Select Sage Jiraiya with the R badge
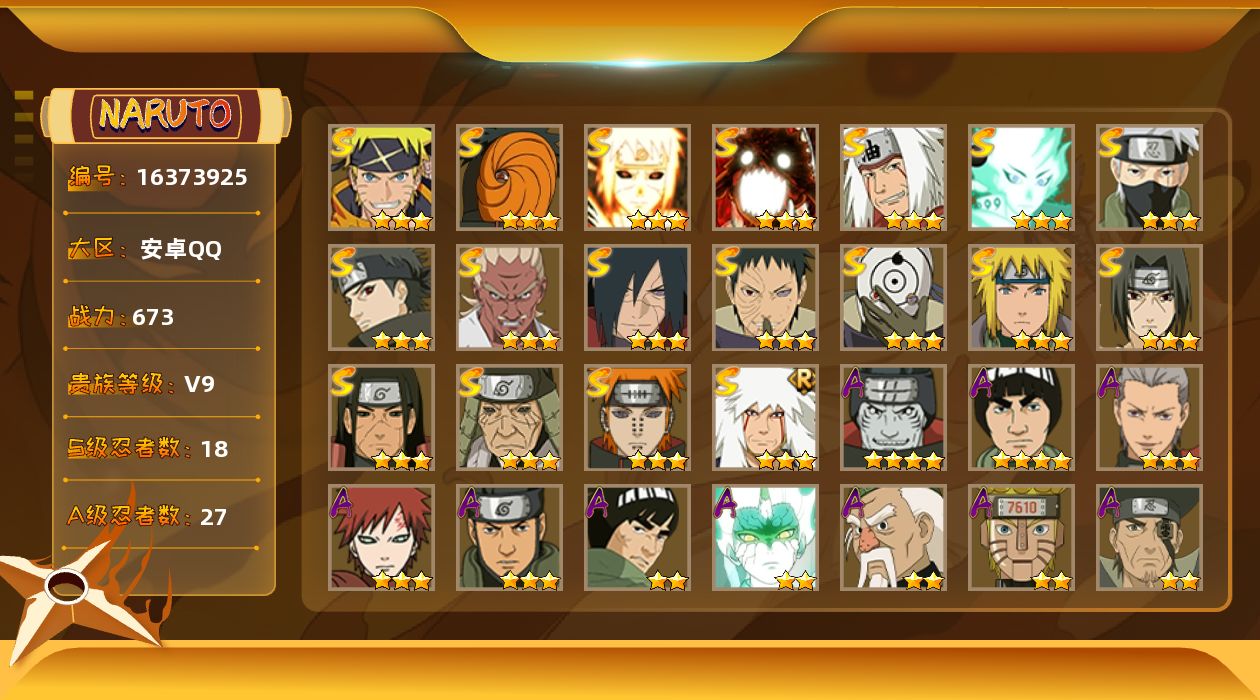Screen dimensions: 1260x700 tap(765, 417)
